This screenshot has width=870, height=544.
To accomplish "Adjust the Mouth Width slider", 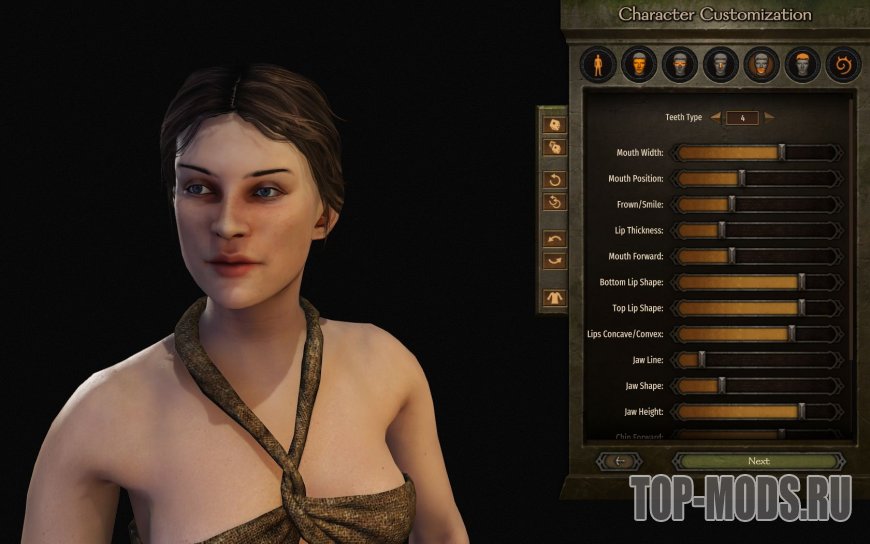I will (x=781, y=153).
